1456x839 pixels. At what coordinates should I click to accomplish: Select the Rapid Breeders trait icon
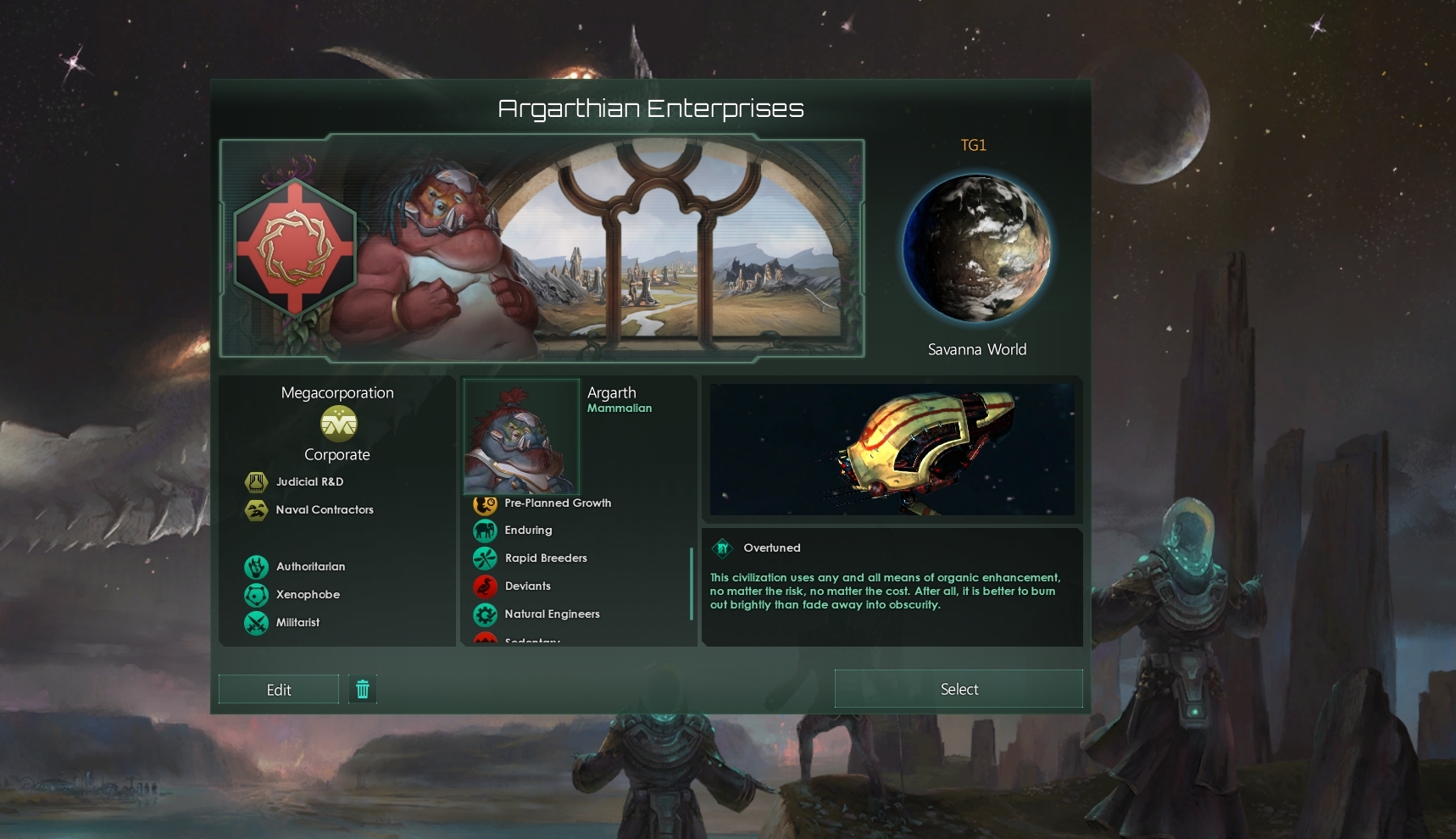485,558
